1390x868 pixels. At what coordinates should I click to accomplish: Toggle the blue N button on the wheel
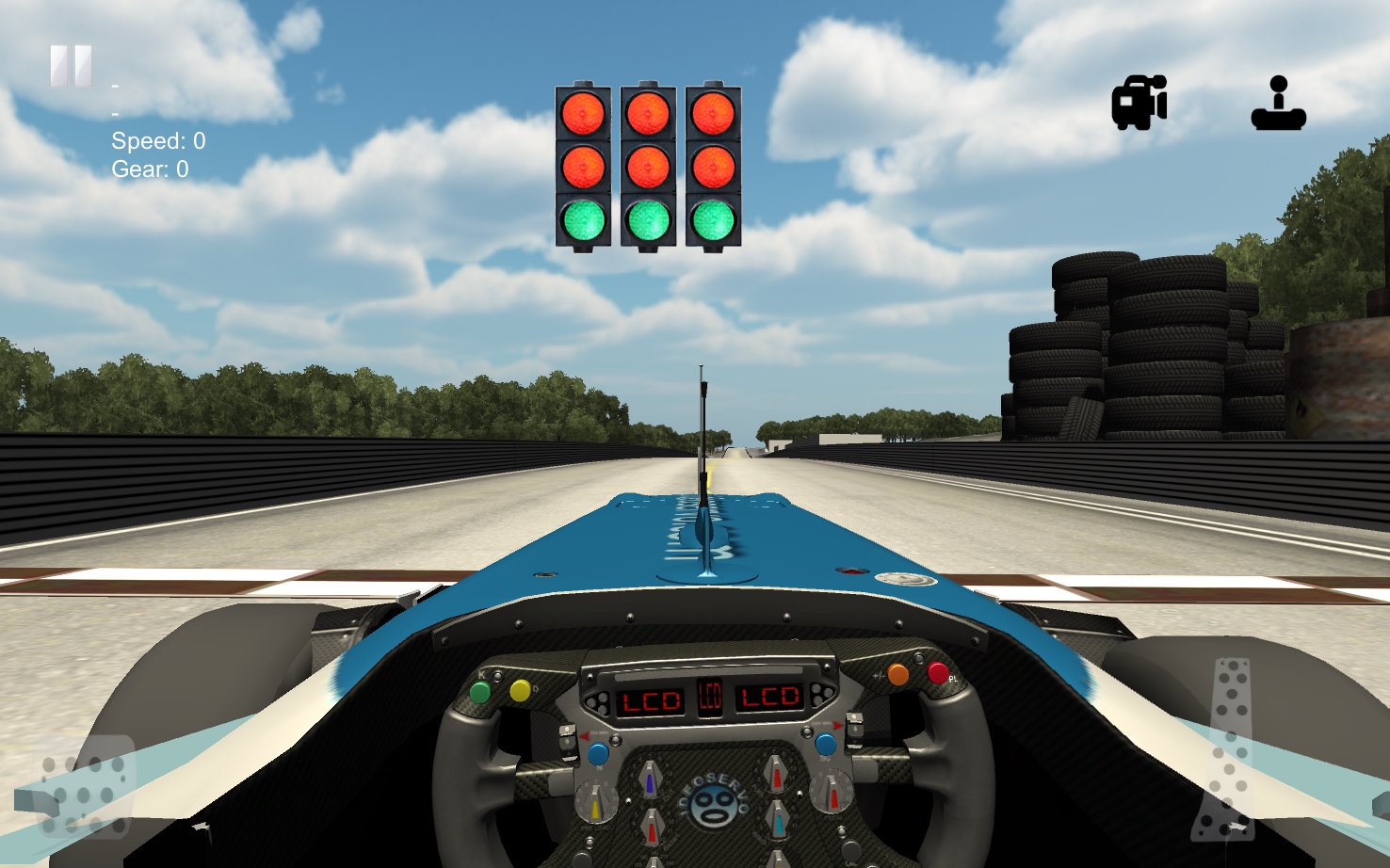point(598,755)
